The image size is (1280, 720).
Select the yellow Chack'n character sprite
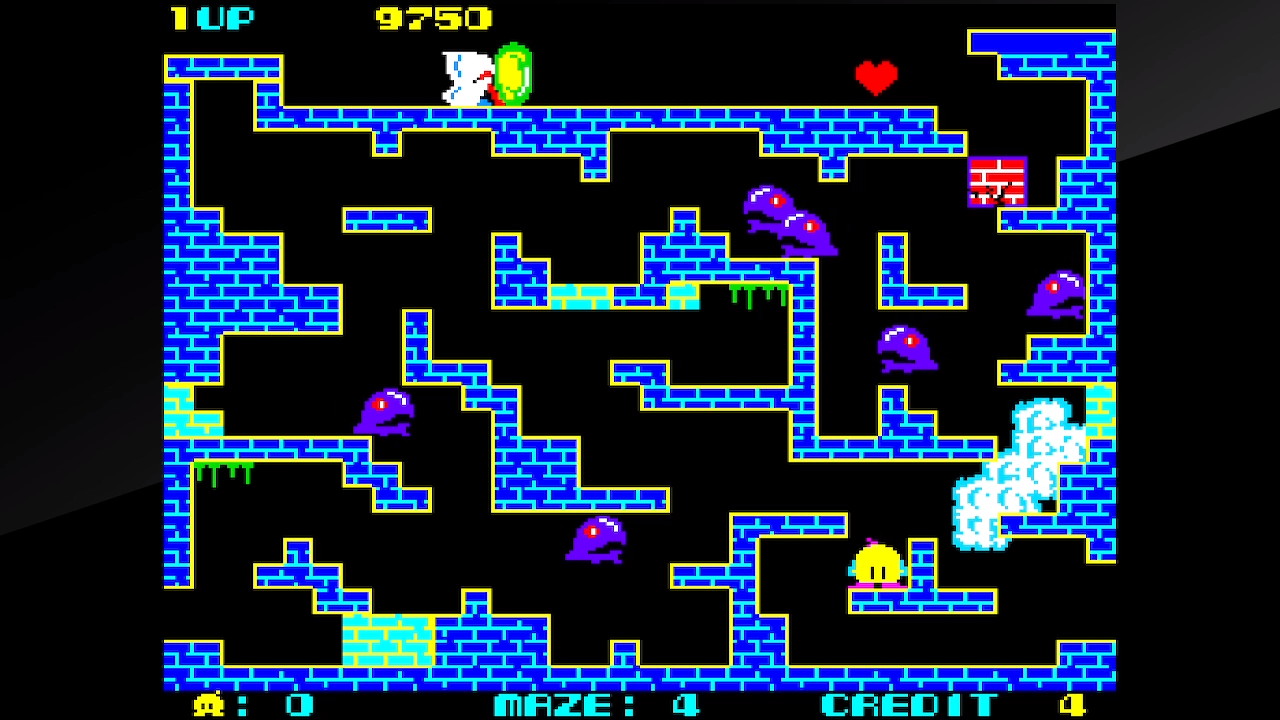(x=878, y=565)
